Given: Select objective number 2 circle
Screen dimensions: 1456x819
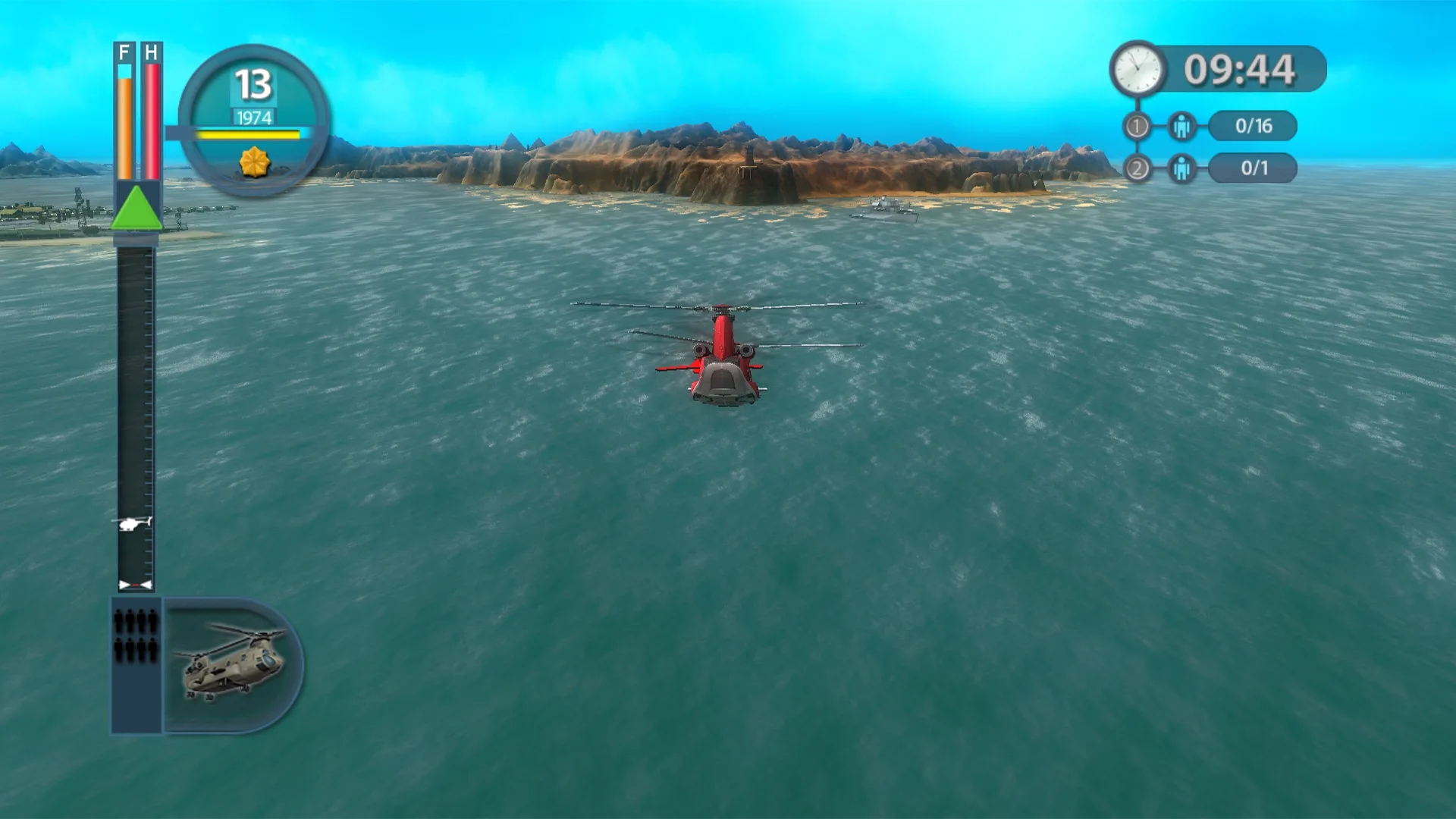Looking at the screenshot, I should (x=1139, y=168).
